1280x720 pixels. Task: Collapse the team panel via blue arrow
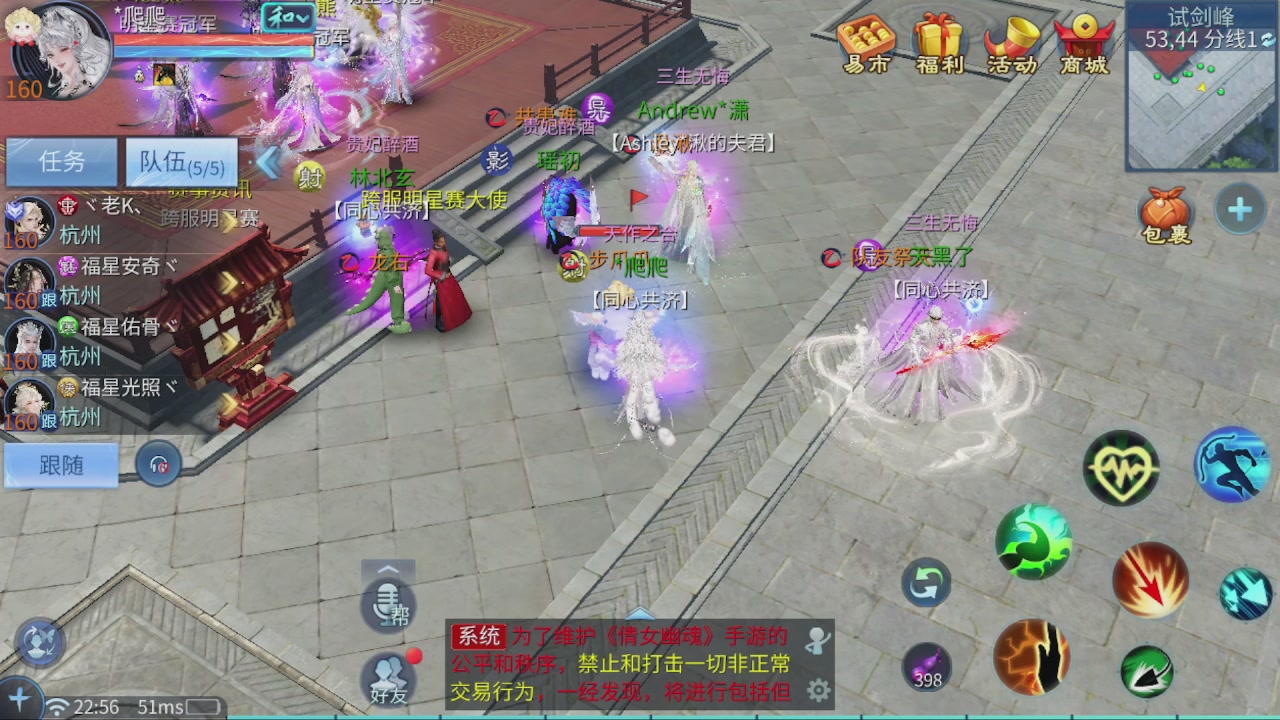click(268, 163)
